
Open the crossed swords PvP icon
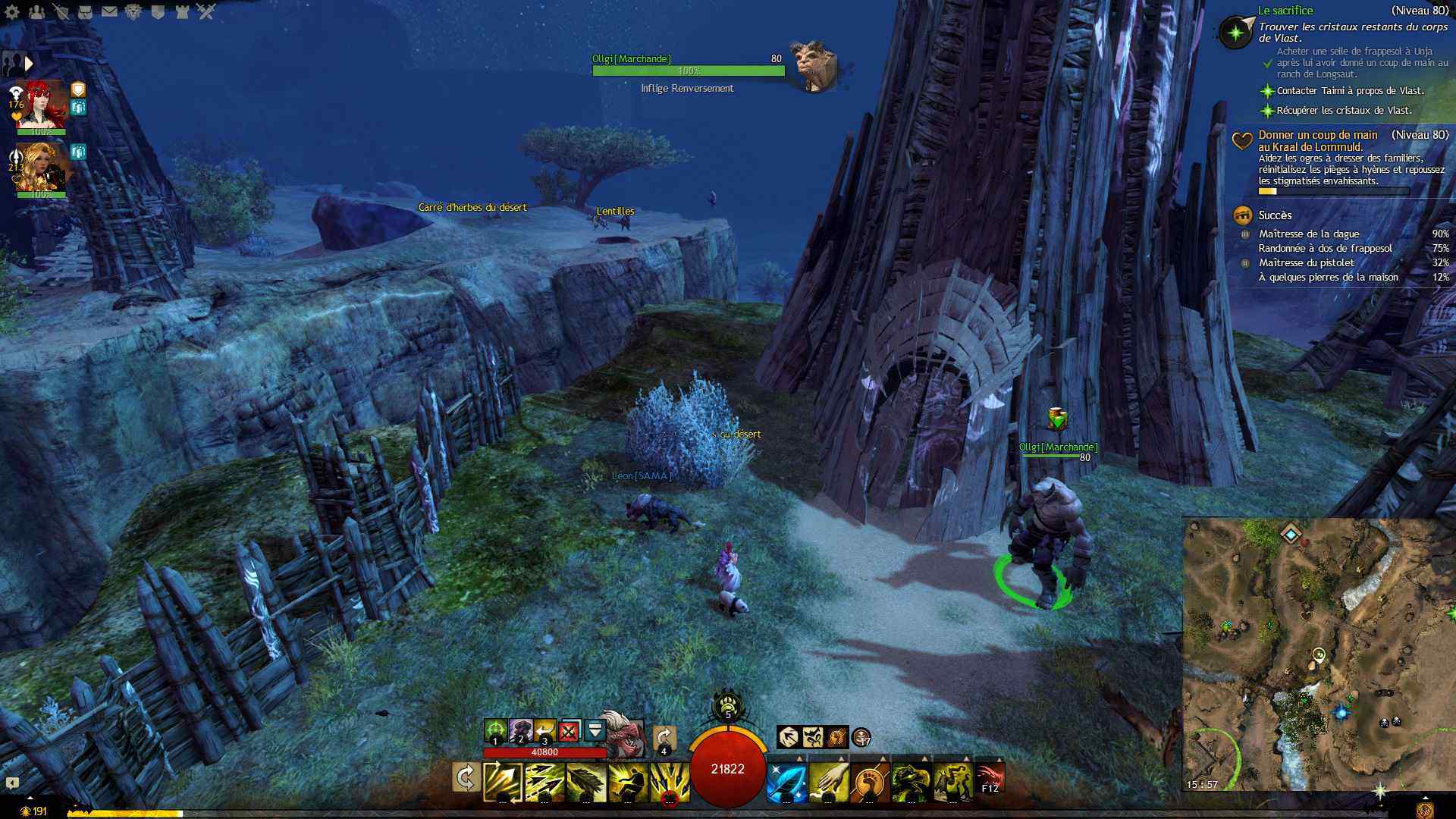206,12
